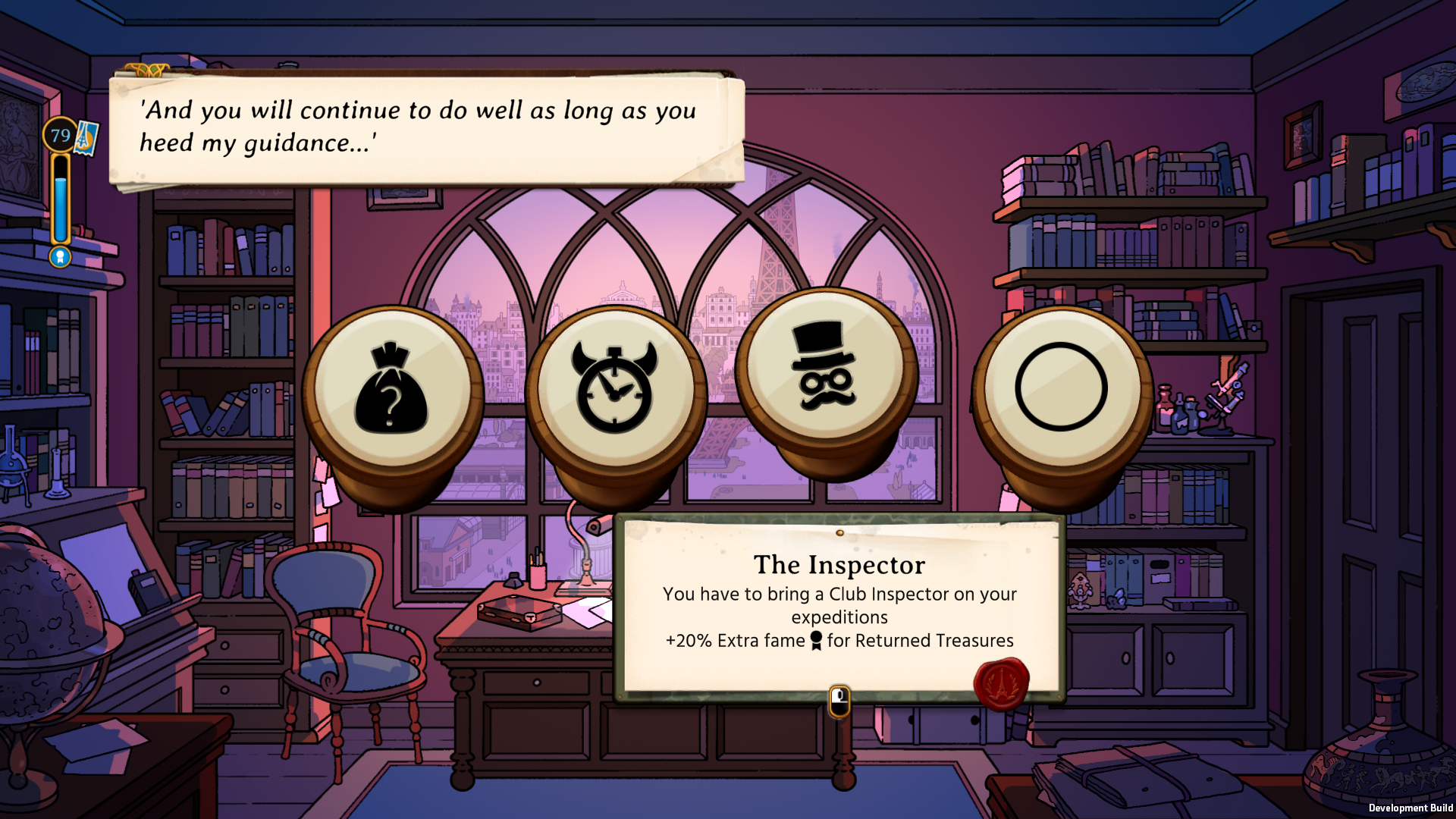The height and width of the screenshot is (819, 1456).
Task: Choose the mystery money bag option
Action: [x=391, y=388]
